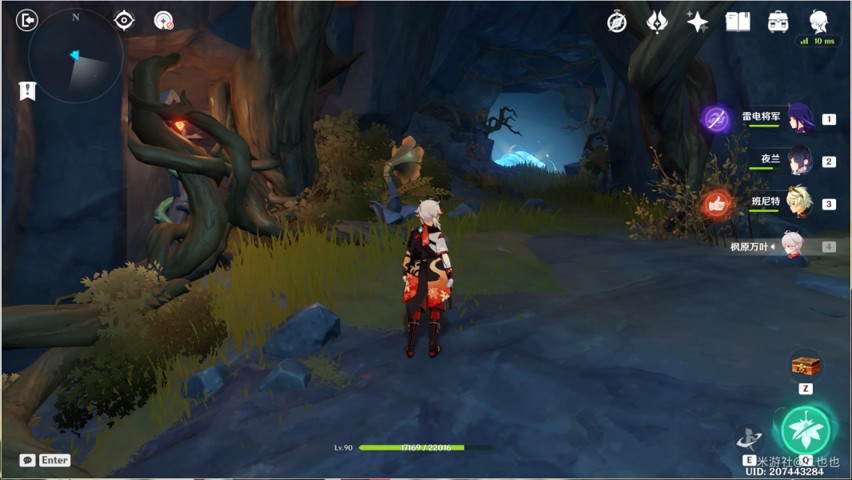Switch to party member 班尼特

point(799,203)
